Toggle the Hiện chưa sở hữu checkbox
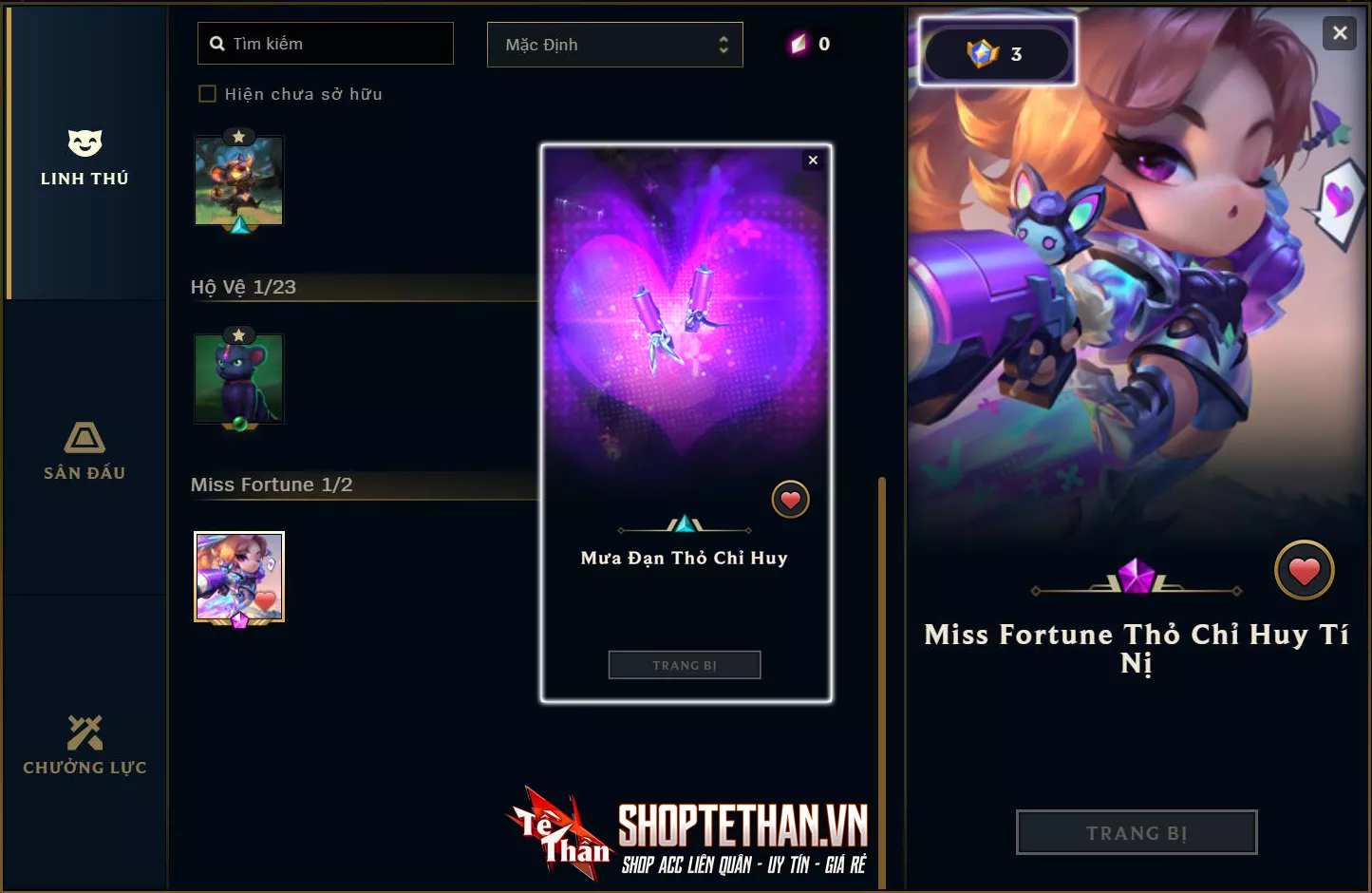1372x893 pixels. point(207,94)
